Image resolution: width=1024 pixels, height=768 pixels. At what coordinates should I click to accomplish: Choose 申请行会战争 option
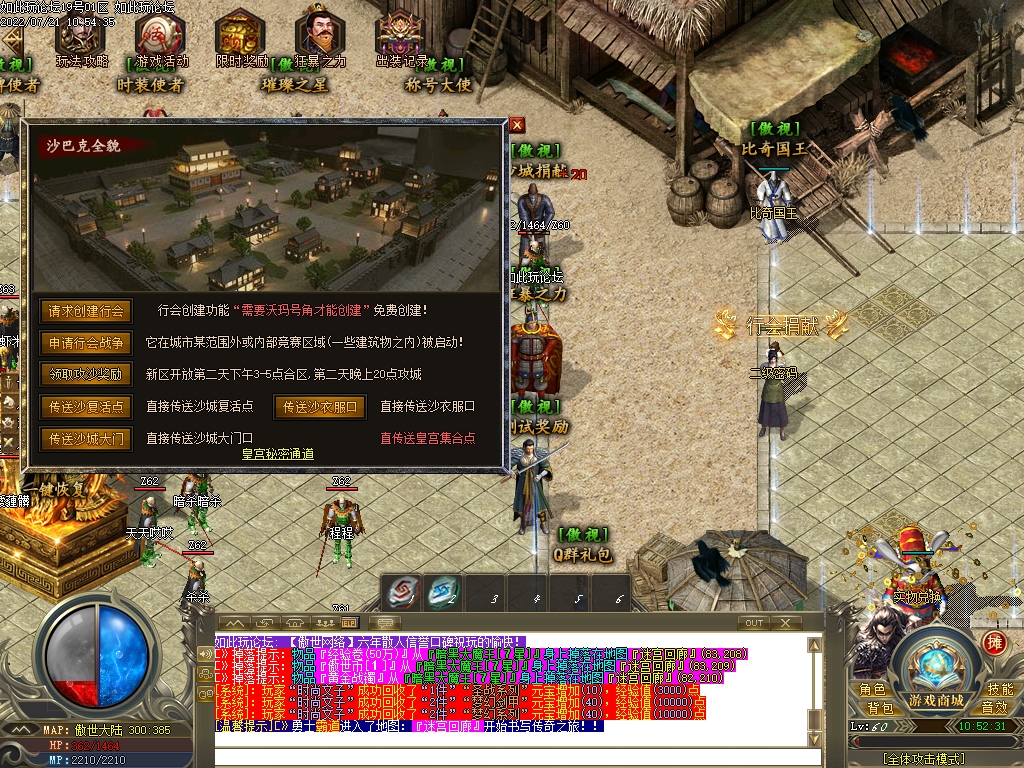pyautogui.click(x=85, y=343)
